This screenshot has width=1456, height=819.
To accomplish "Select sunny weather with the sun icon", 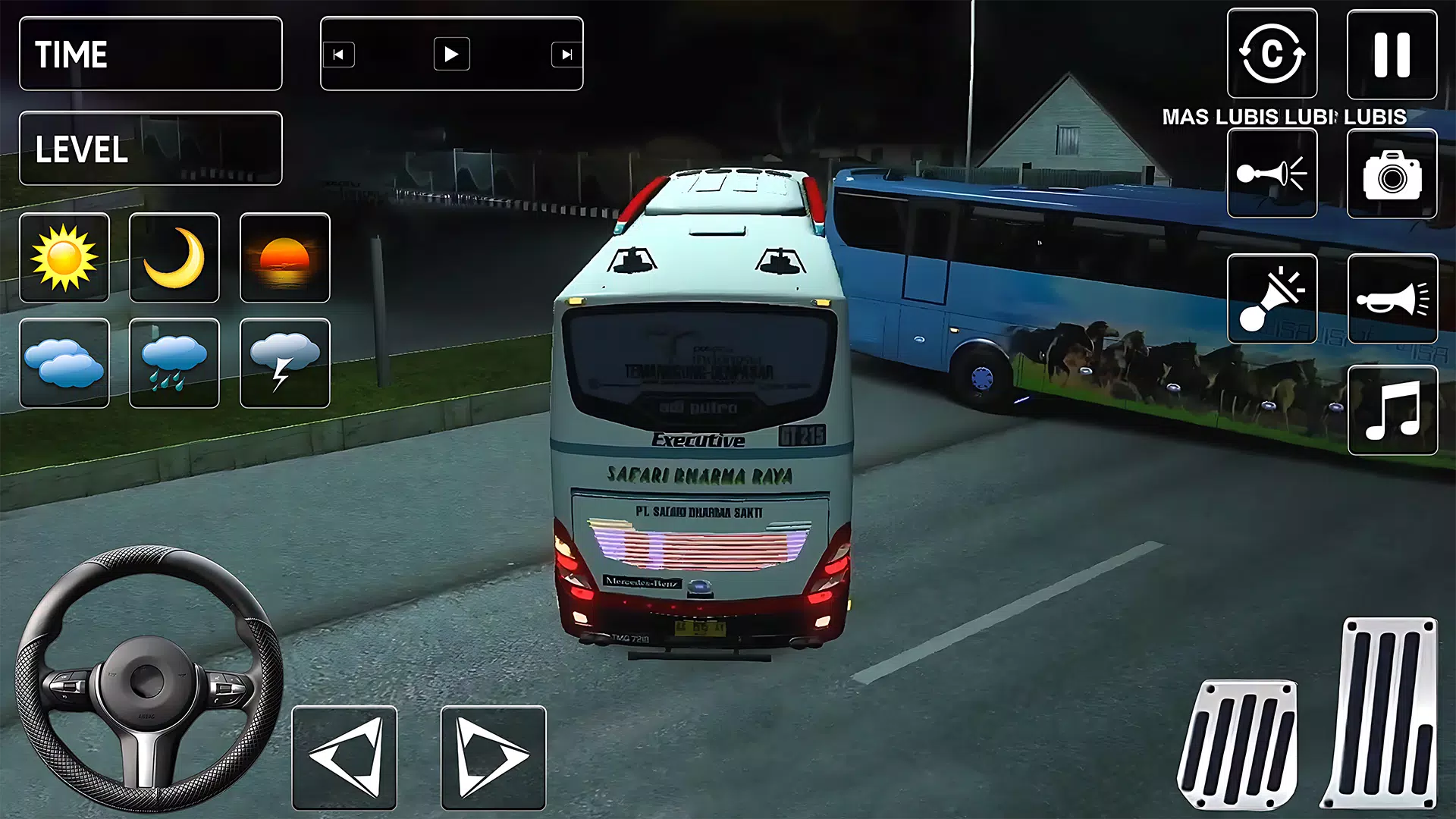I will click(x=64, y=258).
